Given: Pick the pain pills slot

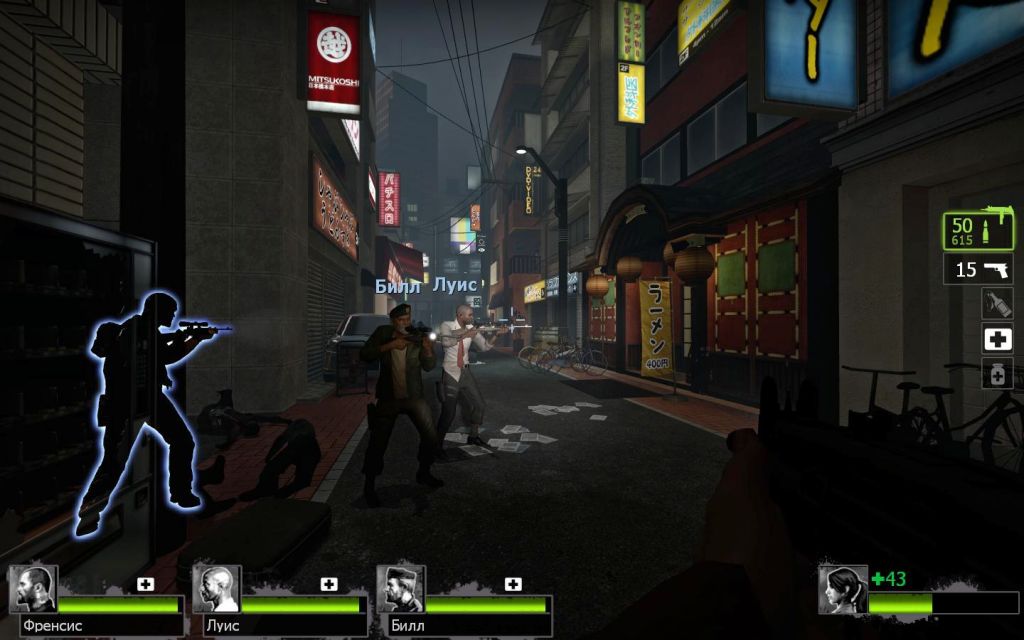Looking at the screenshot, I should (x=996, y=374).
